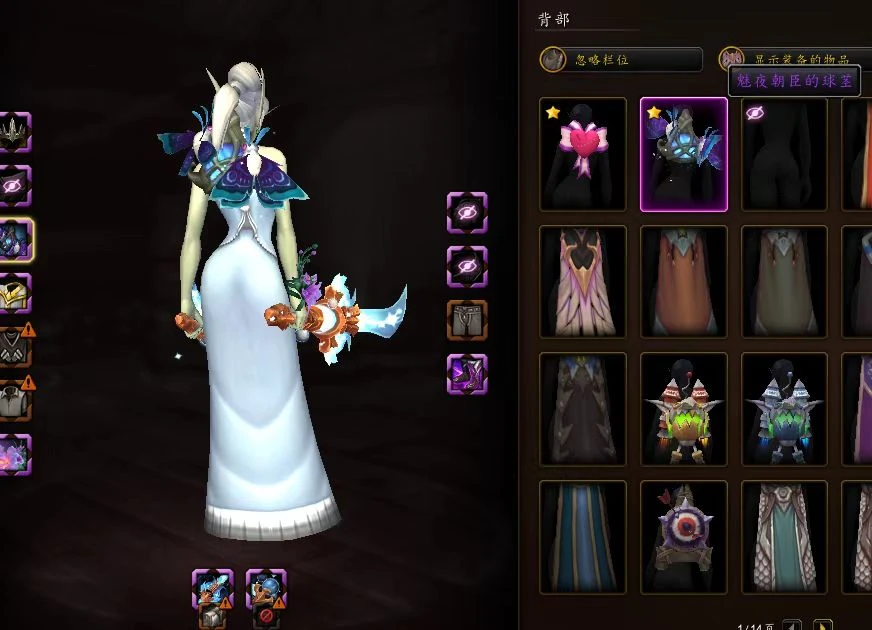
Task: Select the hidden cloak appearance with eye icon
Action: 785,154
